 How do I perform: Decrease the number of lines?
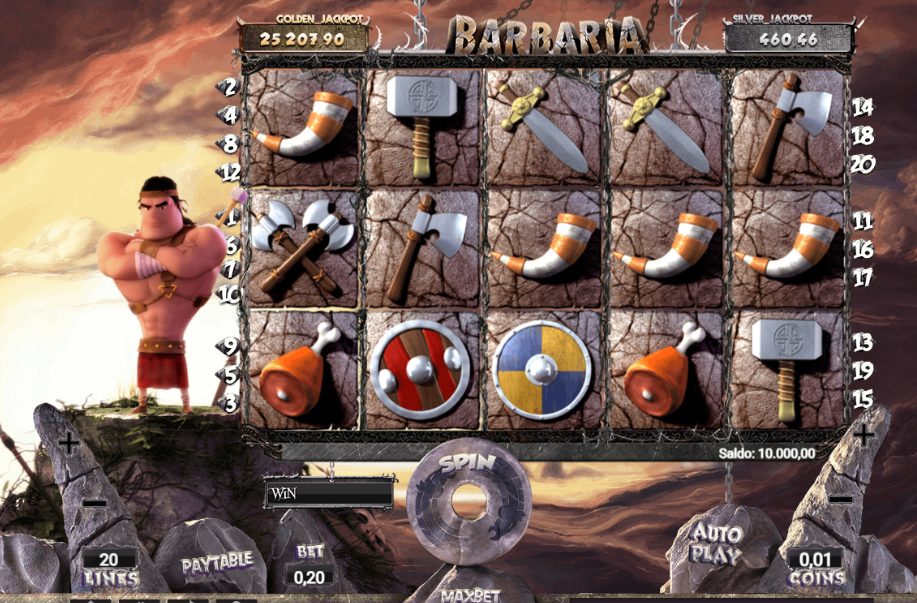coord(94,502)
